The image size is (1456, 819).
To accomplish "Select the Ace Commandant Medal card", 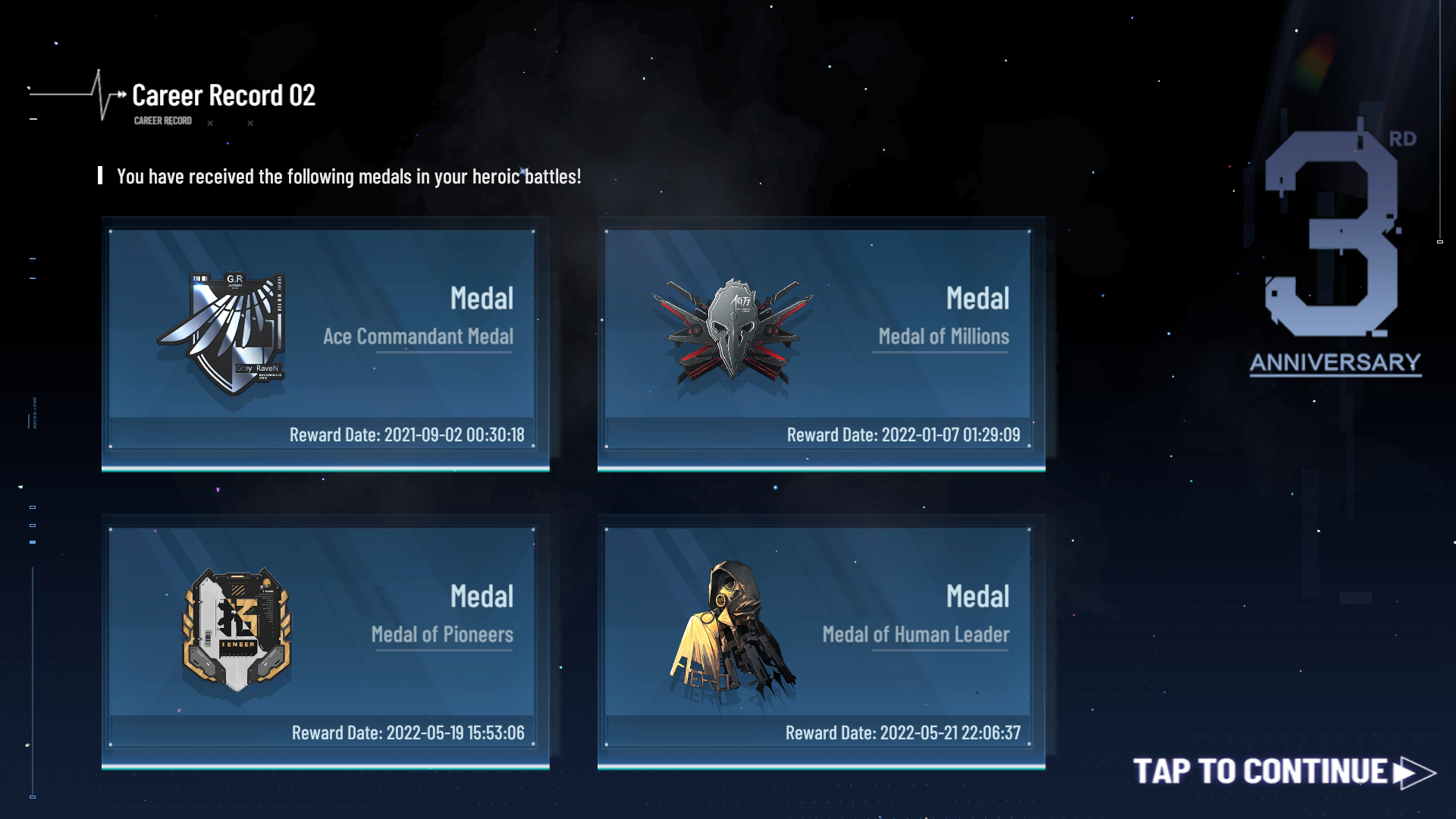I will 325,341.
